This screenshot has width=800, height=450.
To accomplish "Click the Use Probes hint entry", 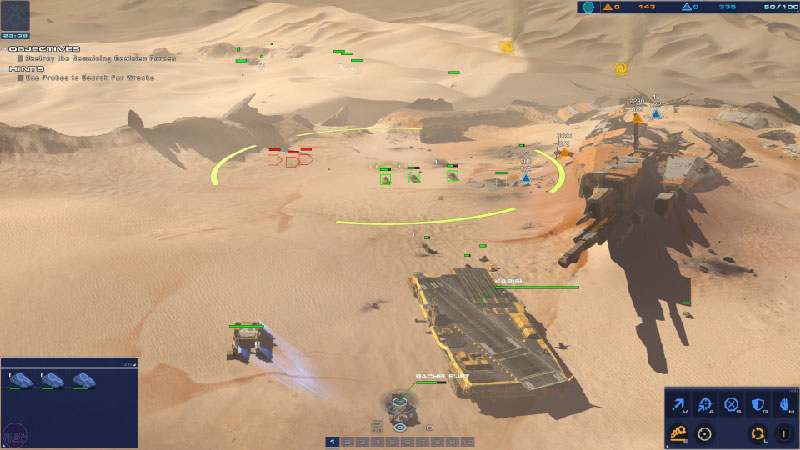I will pos(88,77).
